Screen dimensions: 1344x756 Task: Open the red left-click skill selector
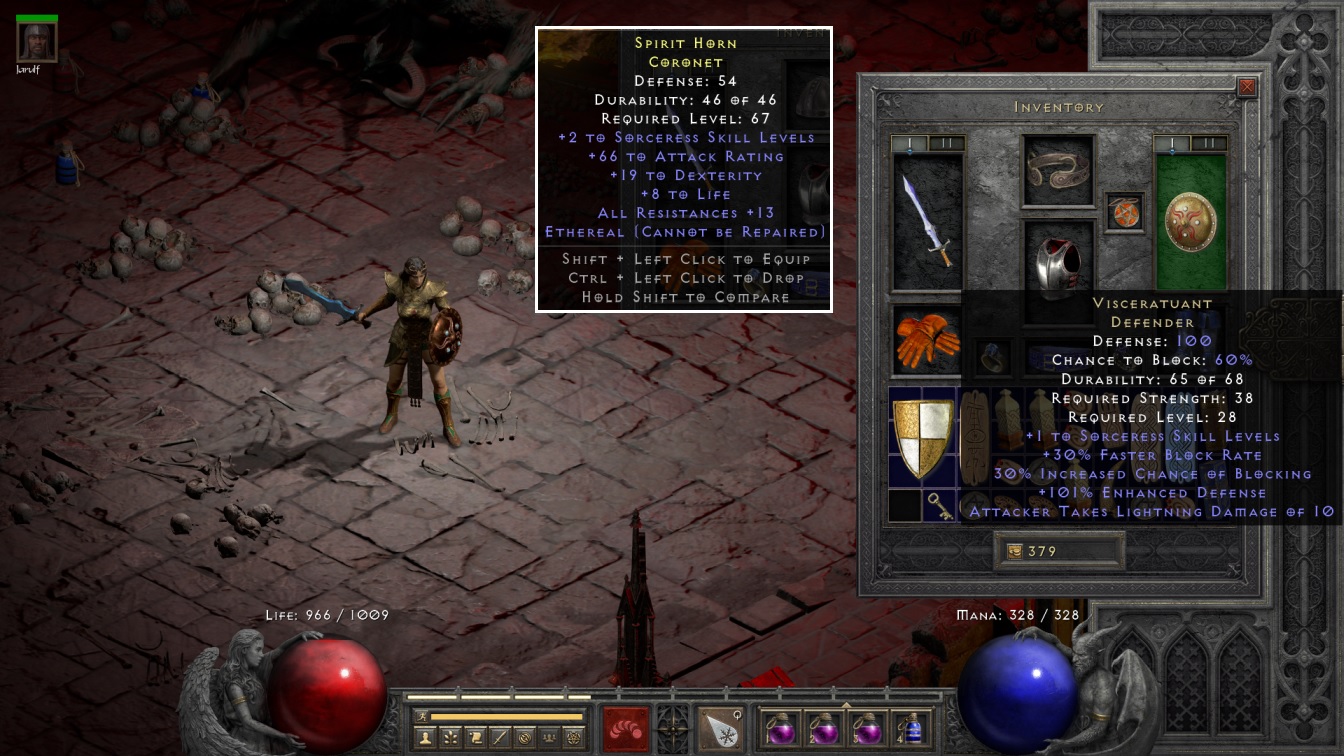(626, 727)
